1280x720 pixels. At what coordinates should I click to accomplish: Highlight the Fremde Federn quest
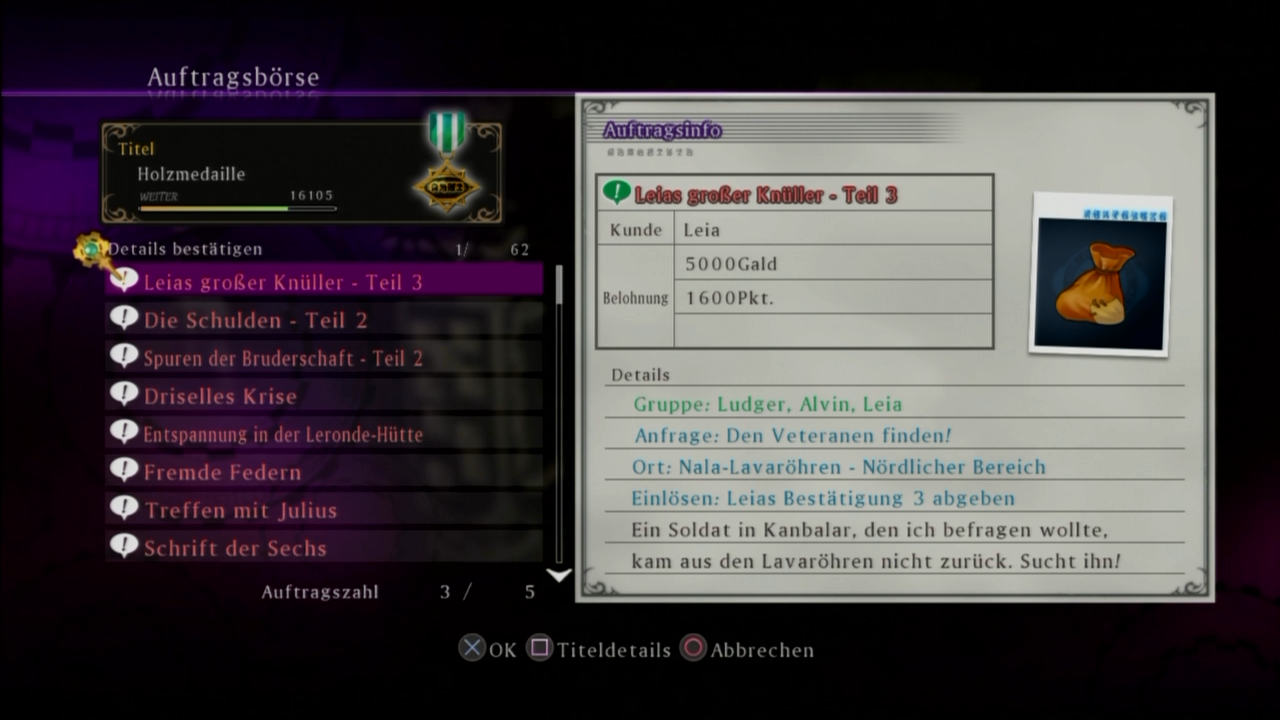(324, 472)
